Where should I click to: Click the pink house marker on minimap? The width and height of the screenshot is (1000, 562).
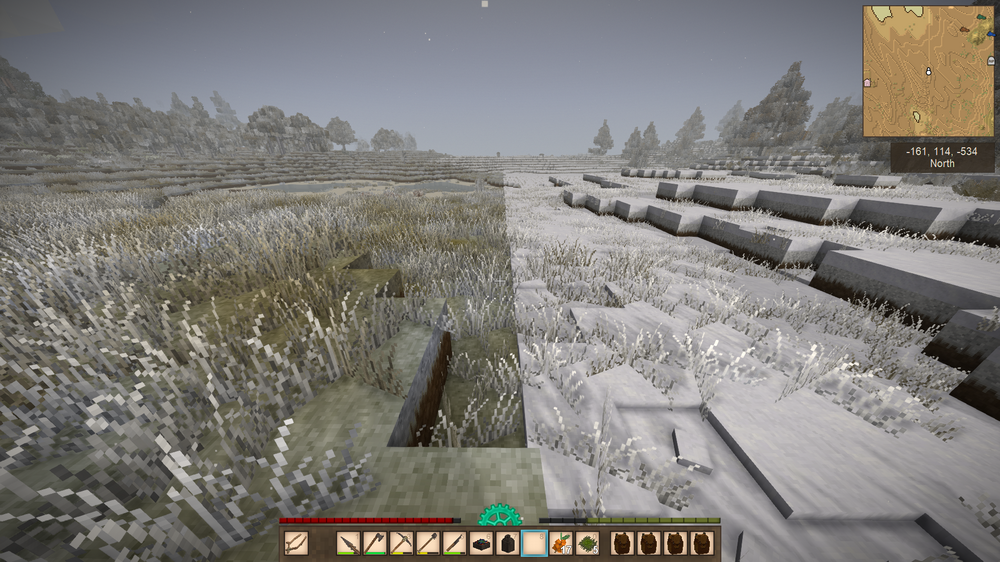(867, 81)
